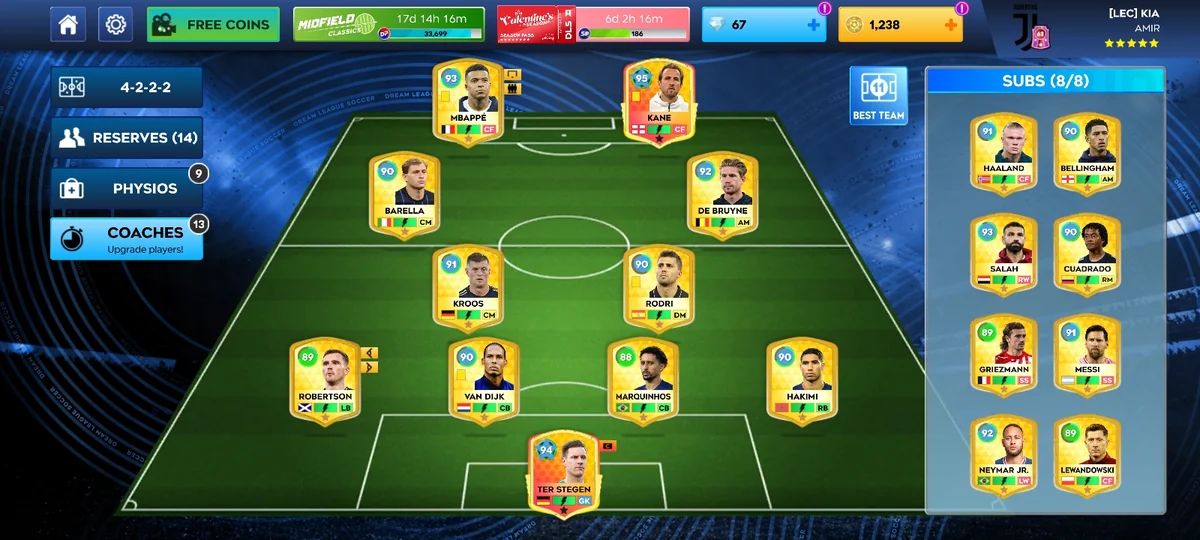
Task: Pick Haaland from the subs panel
Action: pyautogui.click(x=1003, y=153)
